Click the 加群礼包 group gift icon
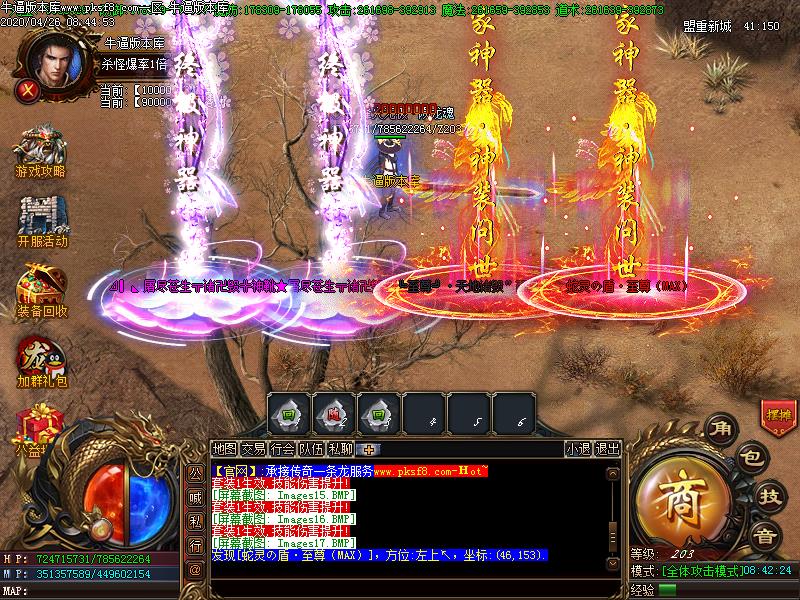The height and width of the screenshot is (600, 800). tap(42, 360)
